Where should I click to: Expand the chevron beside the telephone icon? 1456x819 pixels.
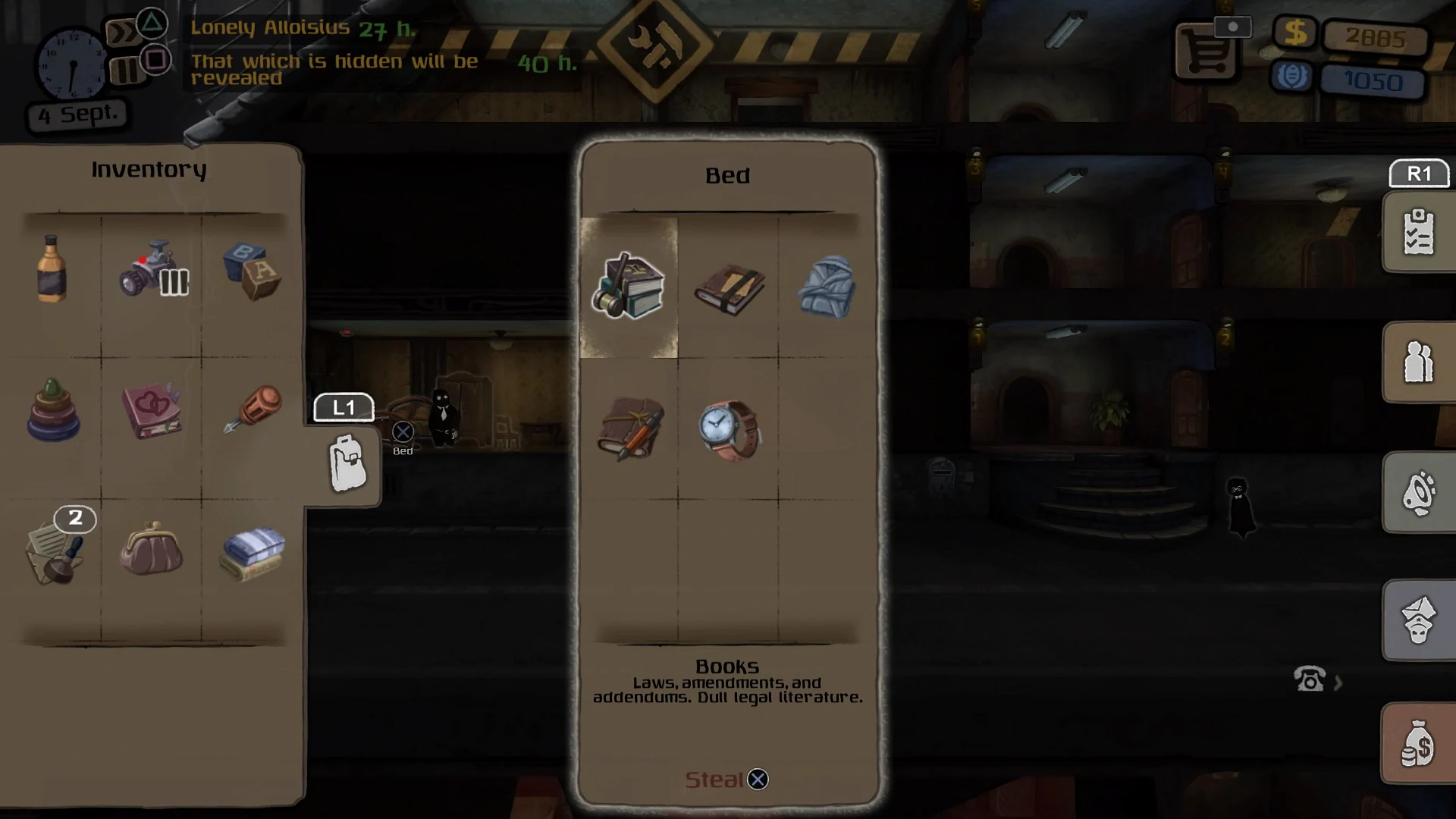tap(1339, 681)
